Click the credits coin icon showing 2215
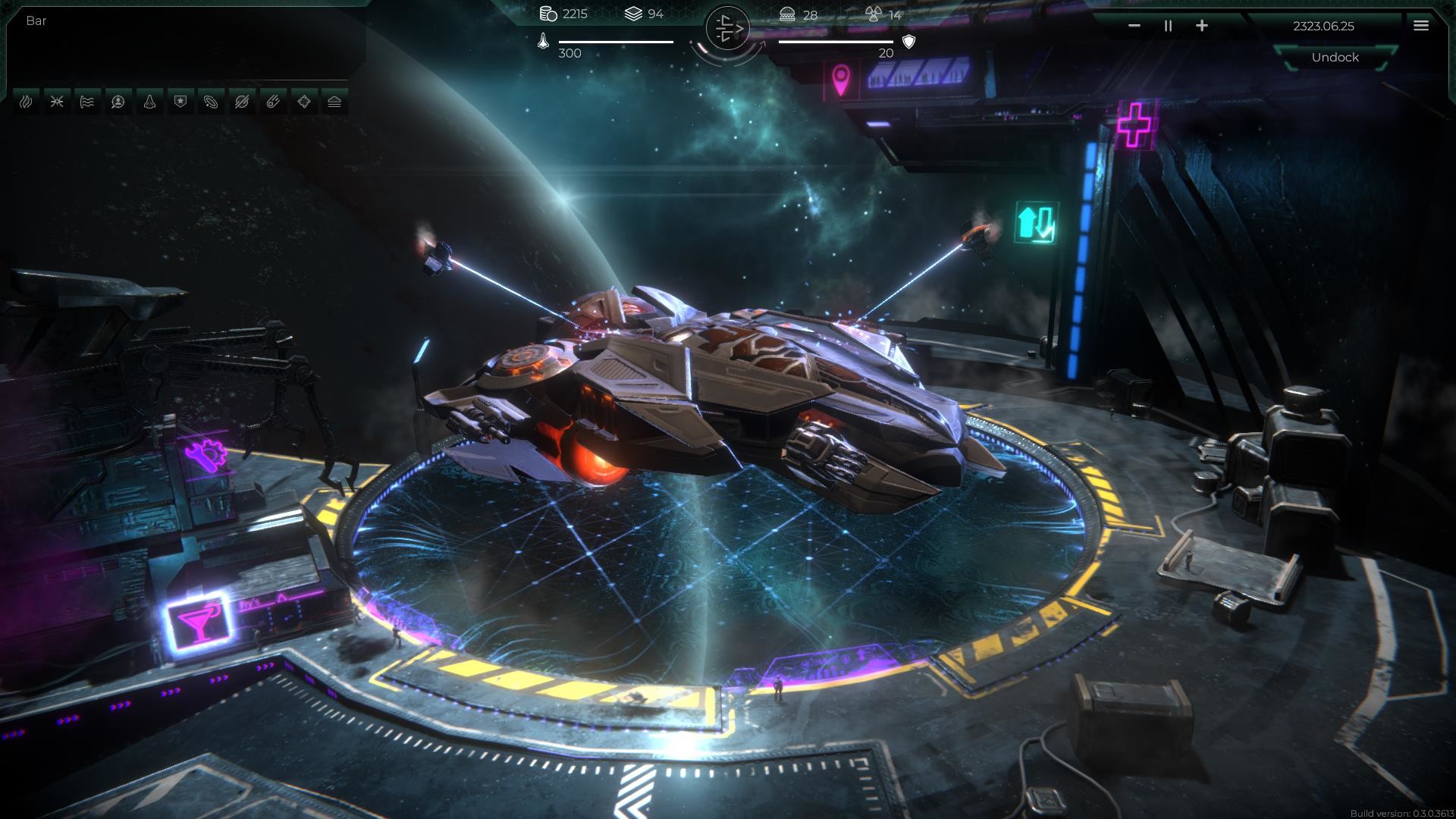 click(x=548, y=13)
